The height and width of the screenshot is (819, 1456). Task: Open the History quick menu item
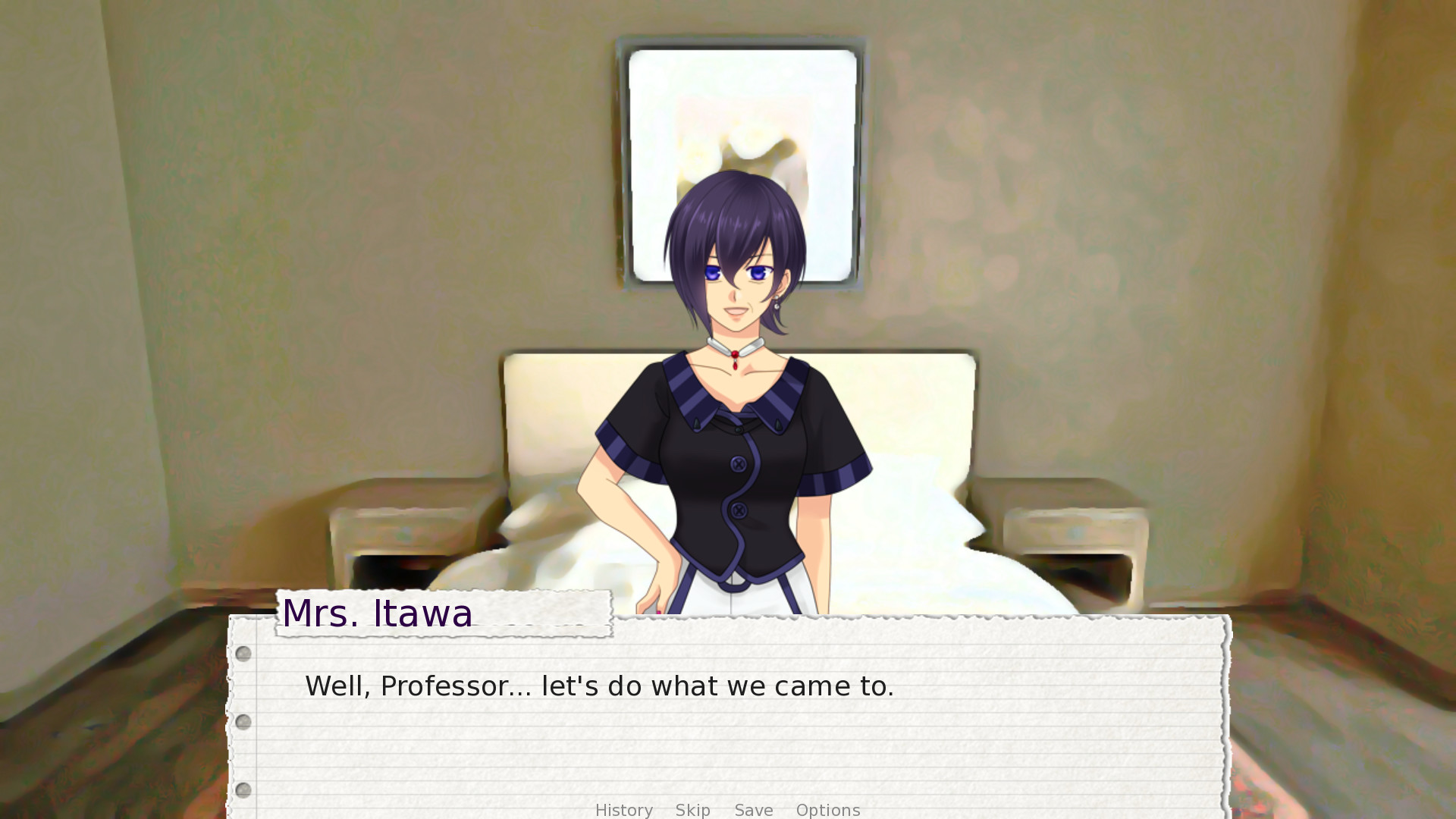[x=623, y=810]
